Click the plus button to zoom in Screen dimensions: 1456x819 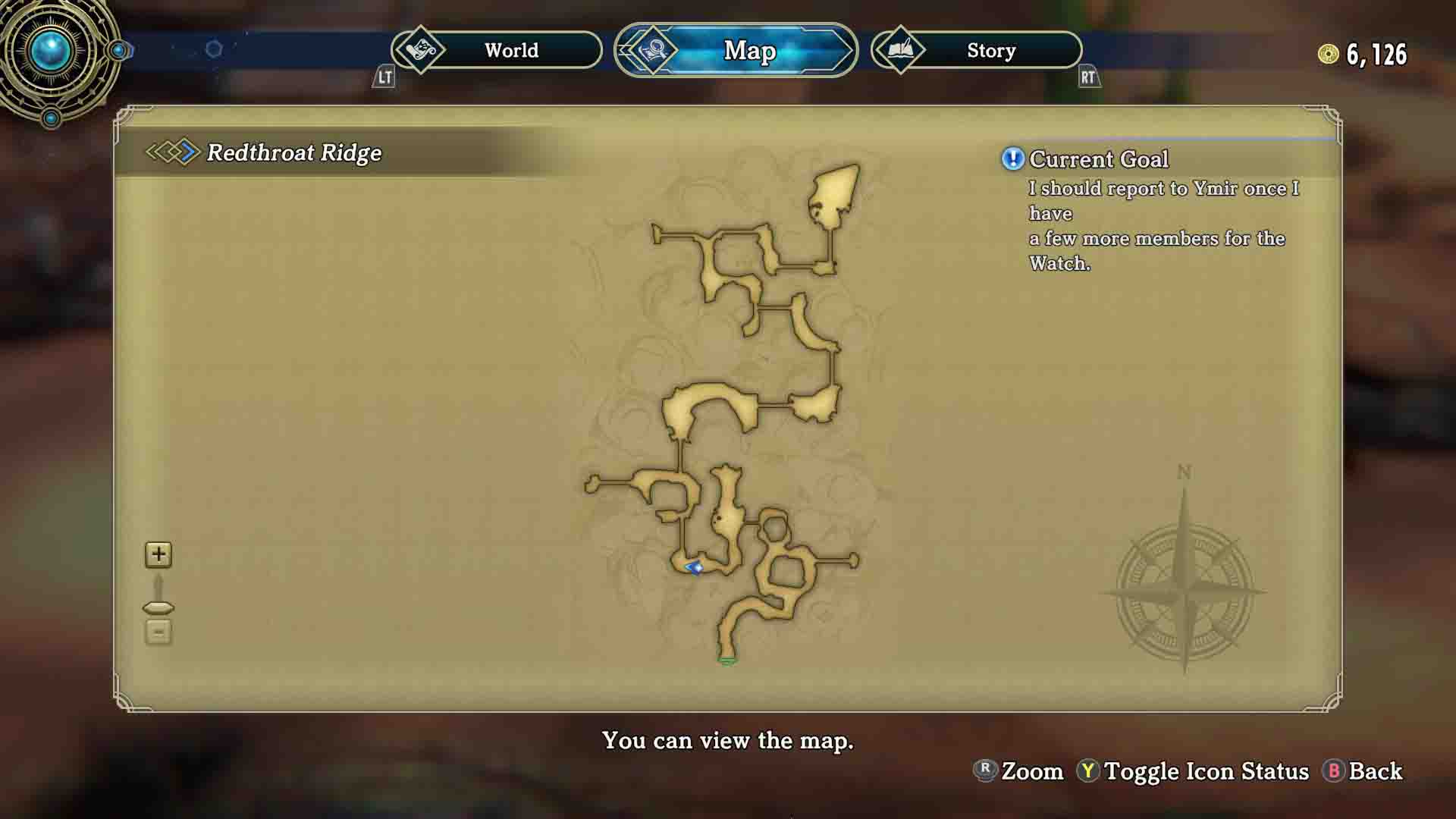(158, 554)
